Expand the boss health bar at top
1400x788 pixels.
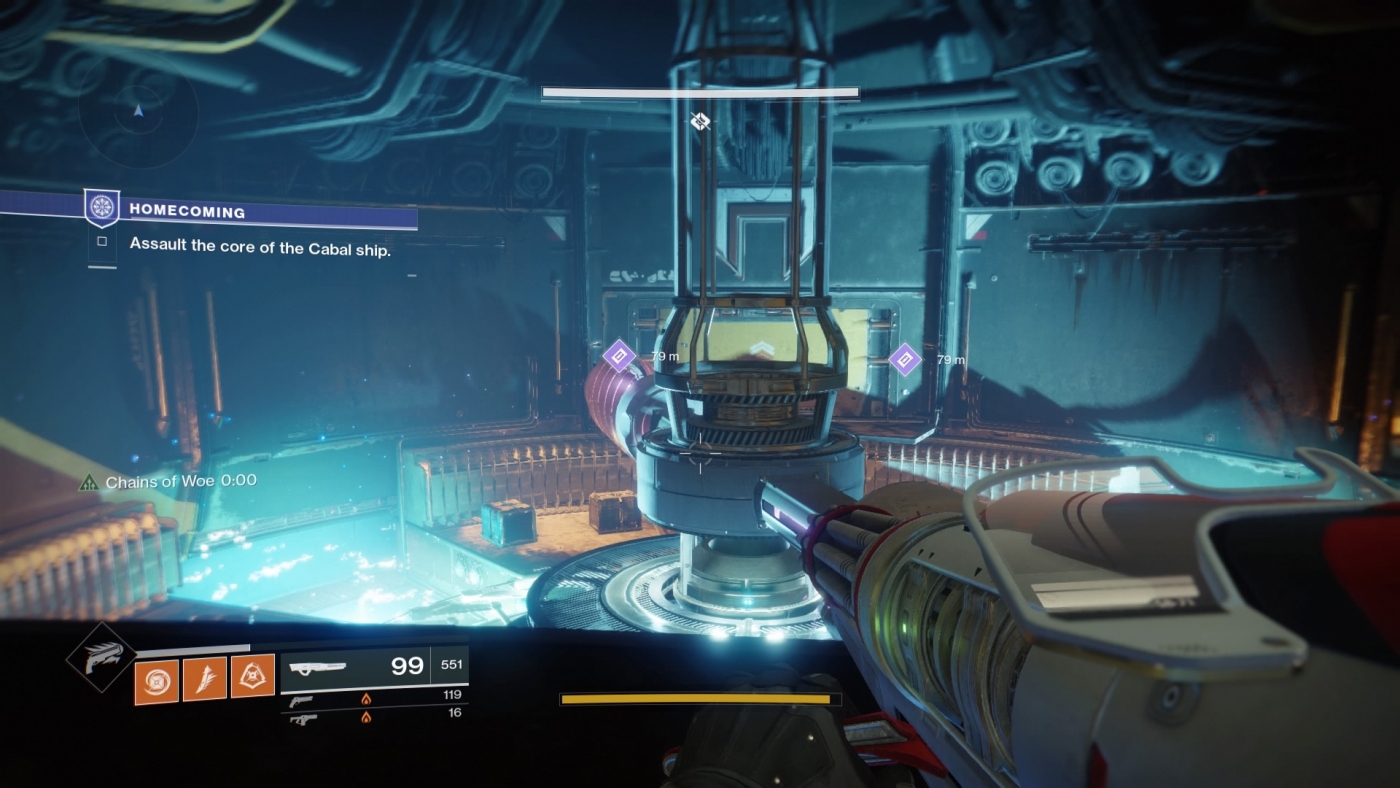coord(699,91)
